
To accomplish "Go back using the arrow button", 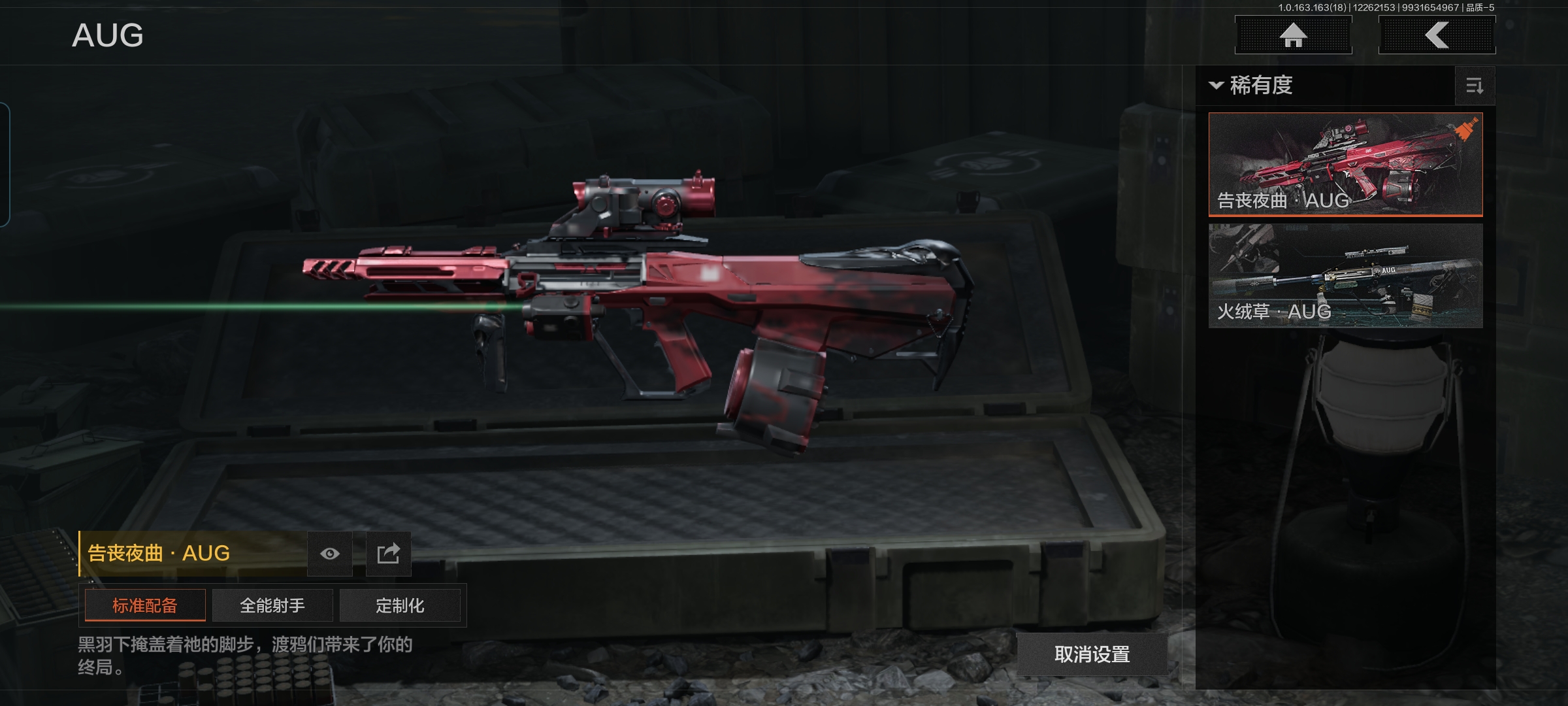I will (1437, 35).
